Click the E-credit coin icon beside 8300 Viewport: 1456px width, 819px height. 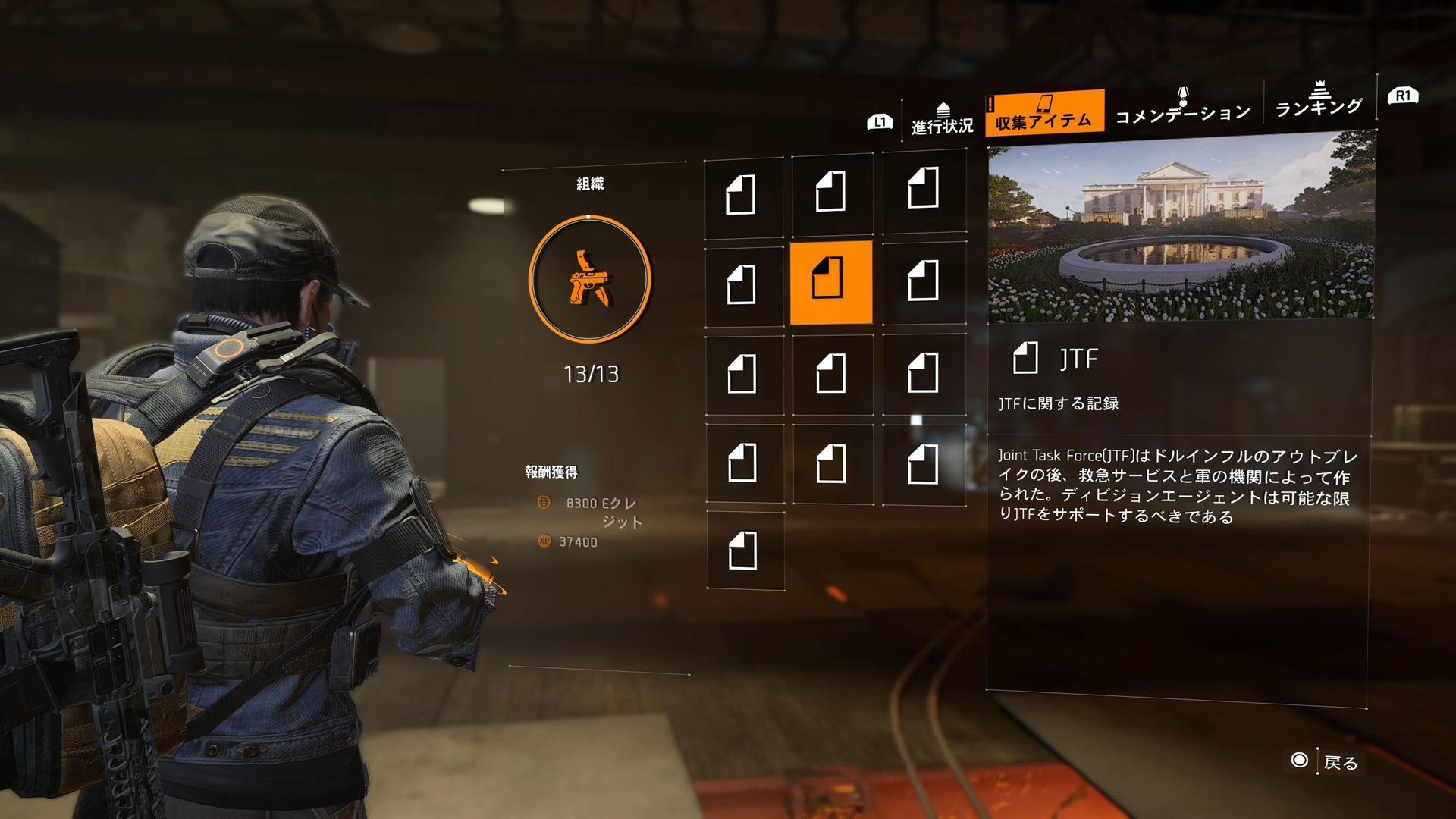point(544,504)
